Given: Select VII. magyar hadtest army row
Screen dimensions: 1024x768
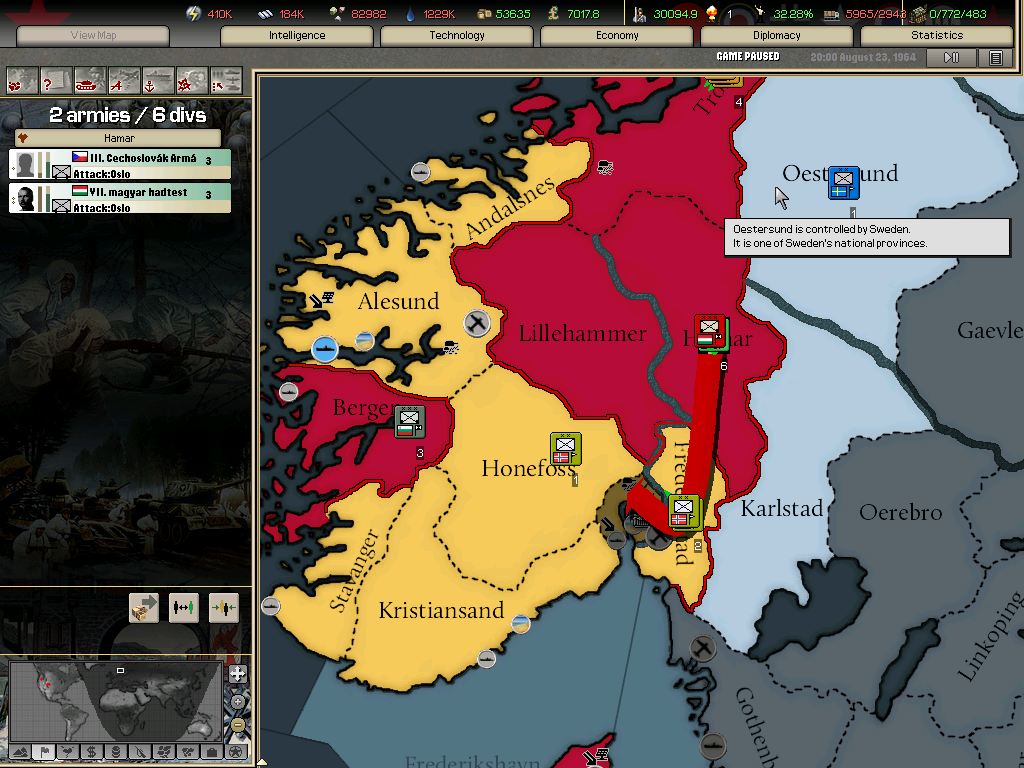Looking at the screenshot, I should 120,198.
